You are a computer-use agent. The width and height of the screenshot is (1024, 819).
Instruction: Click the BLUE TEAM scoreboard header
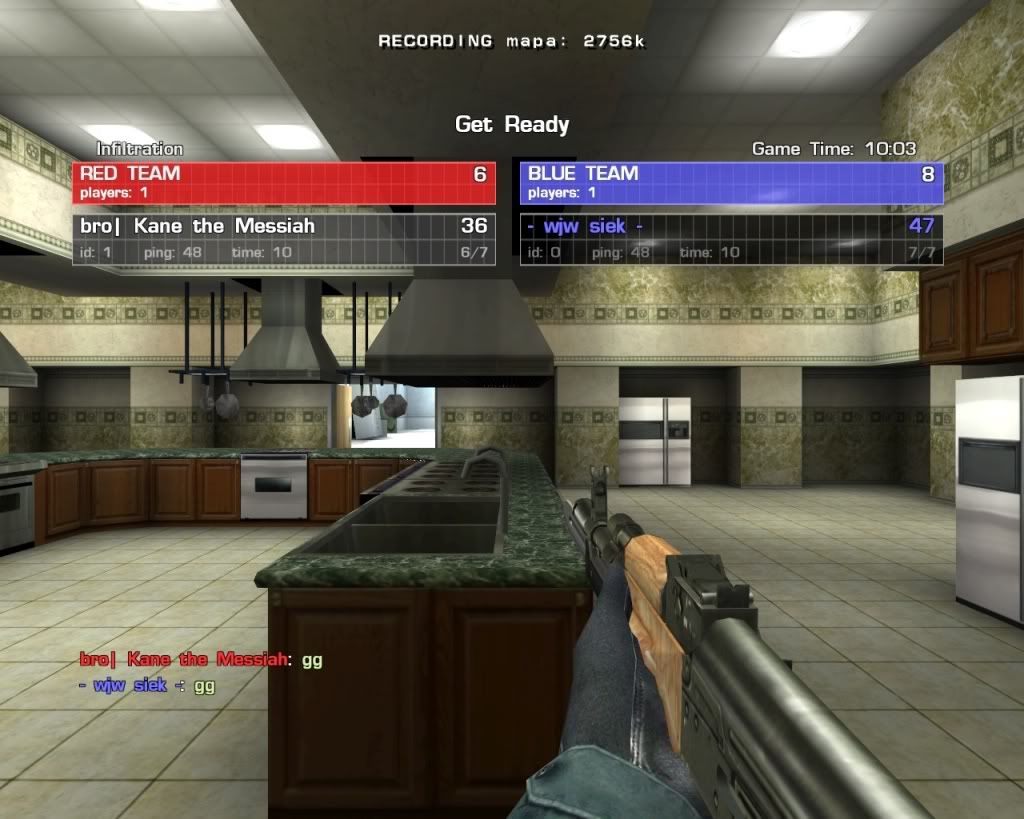(731, 182)
